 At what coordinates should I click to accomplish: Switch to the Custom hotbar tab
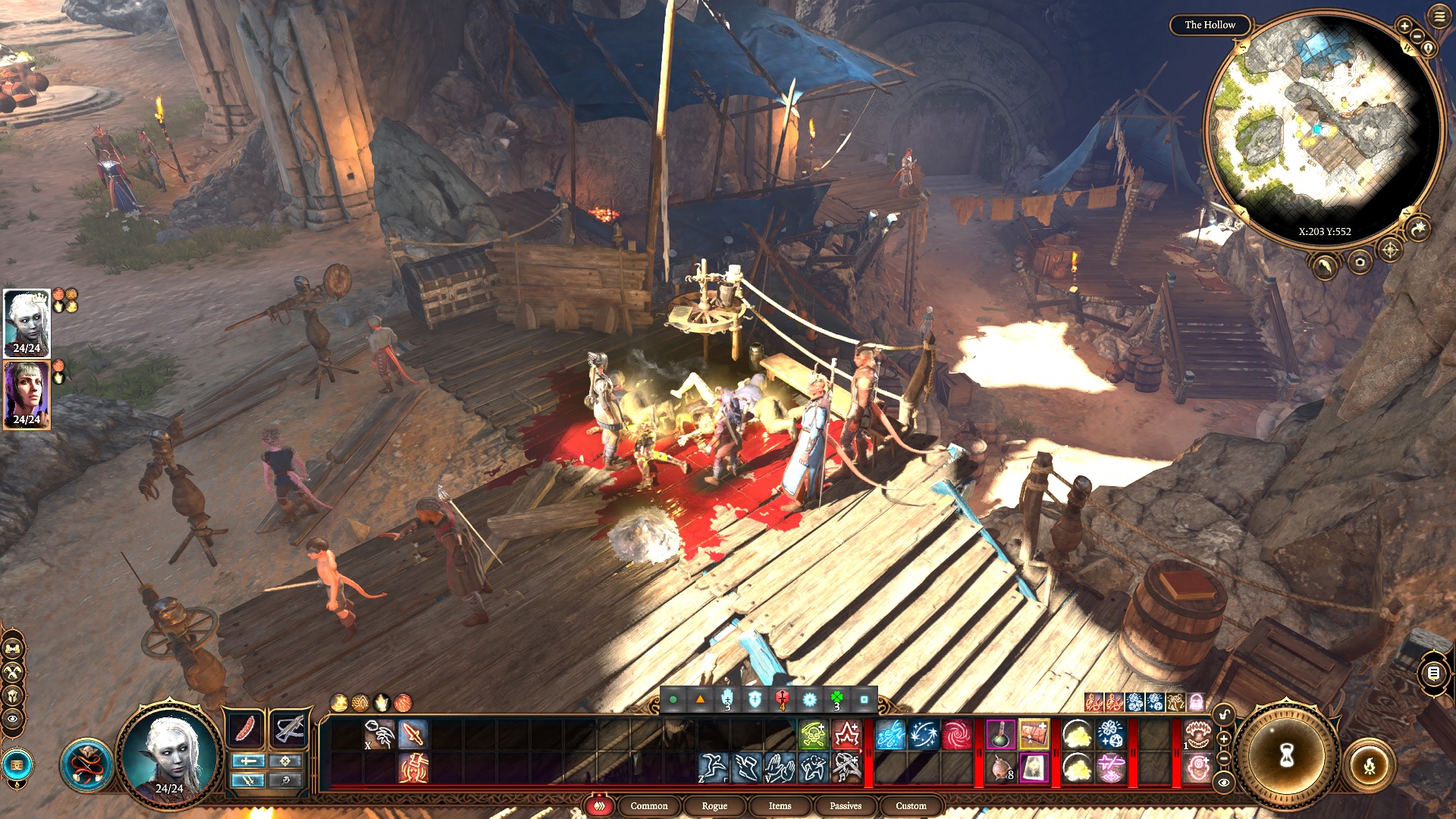pos(910,805)
